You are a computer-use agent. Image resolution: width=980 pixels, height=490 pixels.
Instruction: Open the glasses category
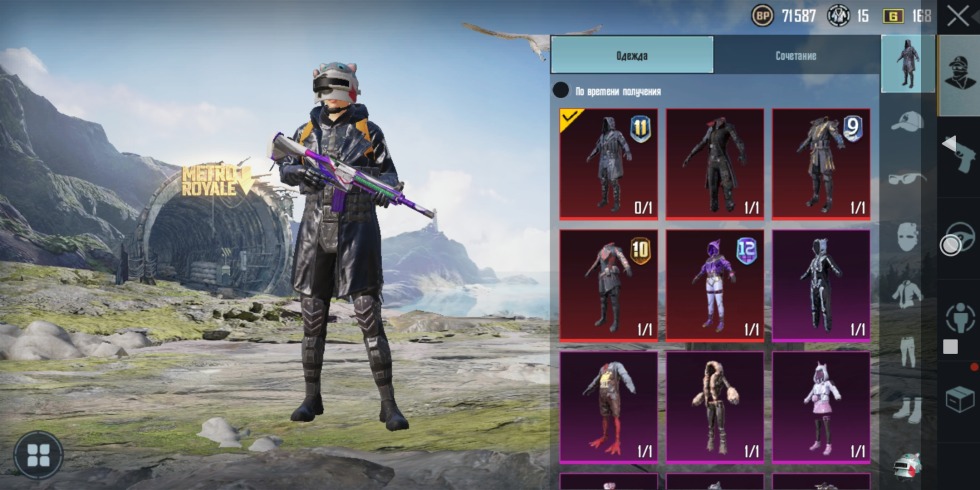point(907,179)
